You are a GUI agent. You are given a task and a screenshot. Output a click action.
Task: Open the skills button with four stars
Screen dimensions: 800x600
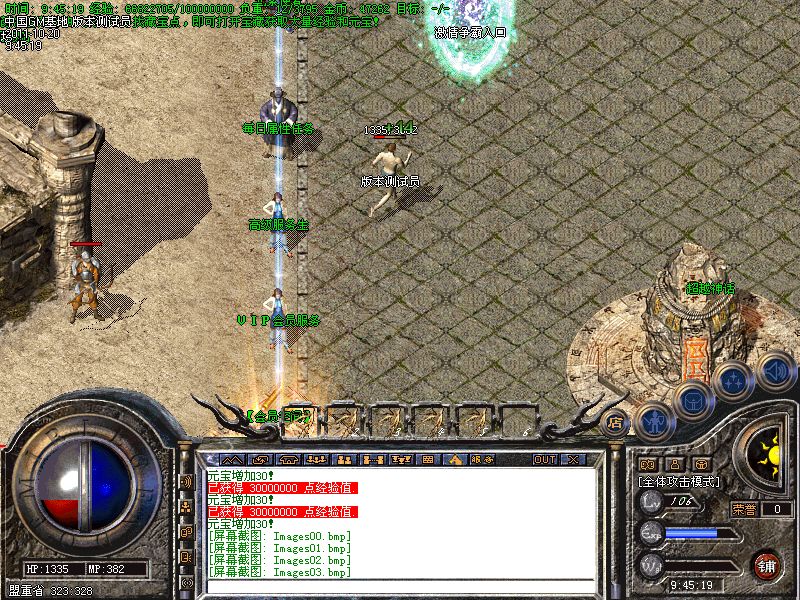pos(733,380)
